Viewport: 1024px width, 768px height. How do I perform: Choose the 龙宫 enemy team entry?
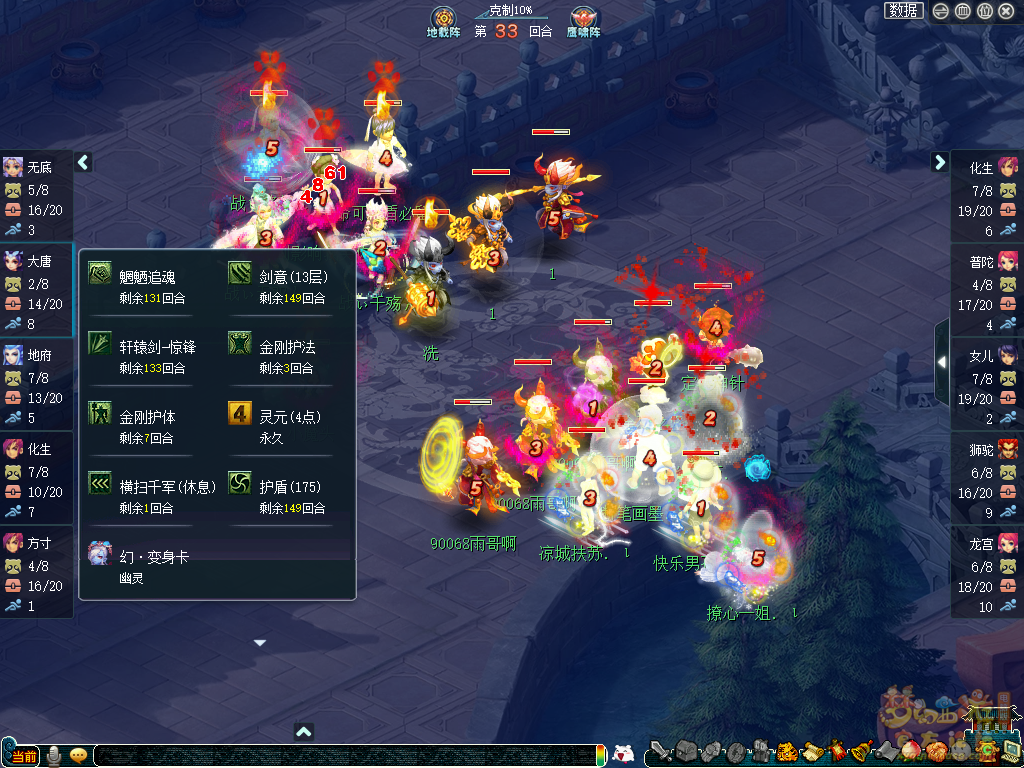coord(986,572)
